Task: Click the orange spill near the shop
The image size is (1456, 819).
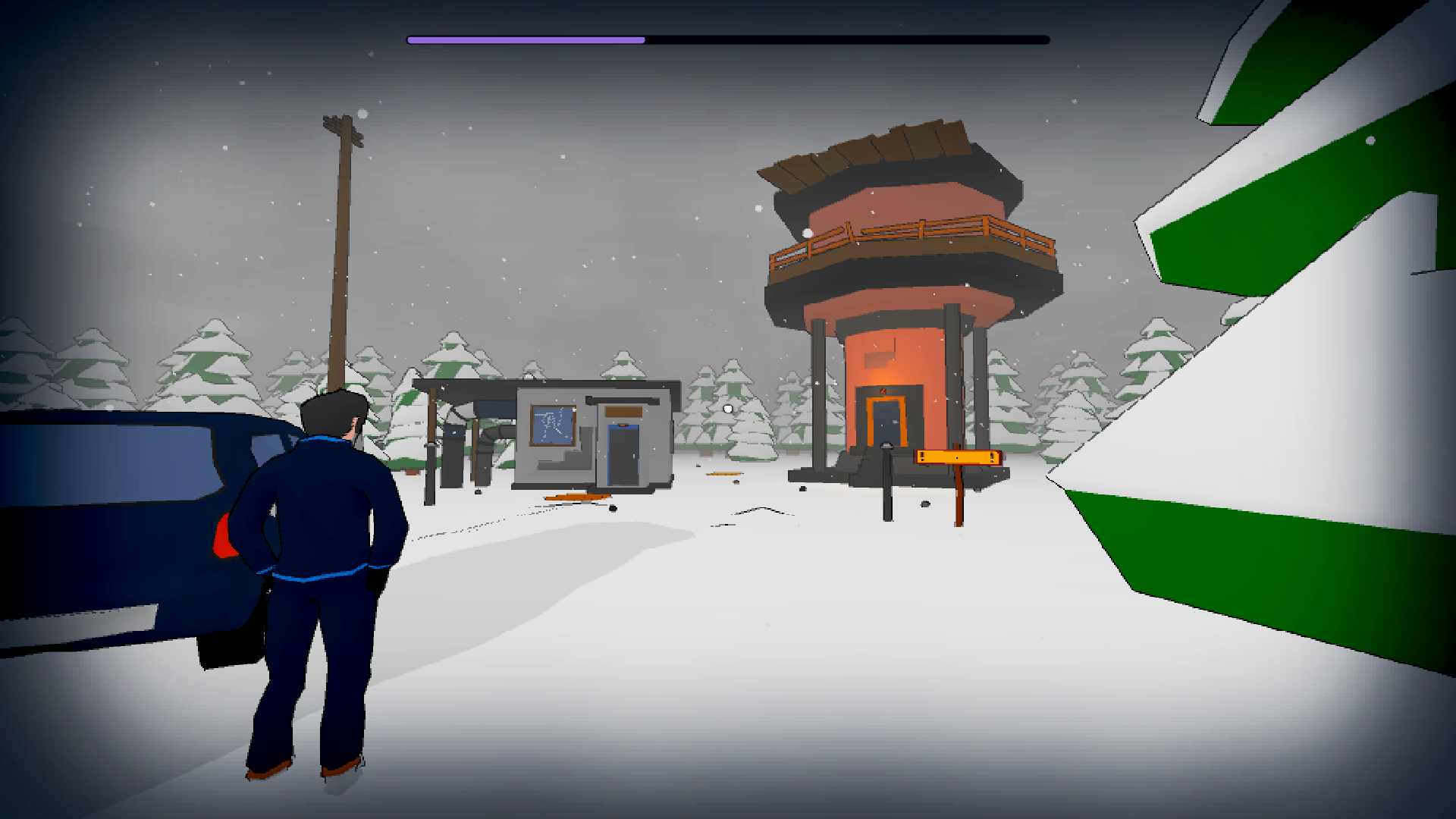Action: [x=576, y=499]
